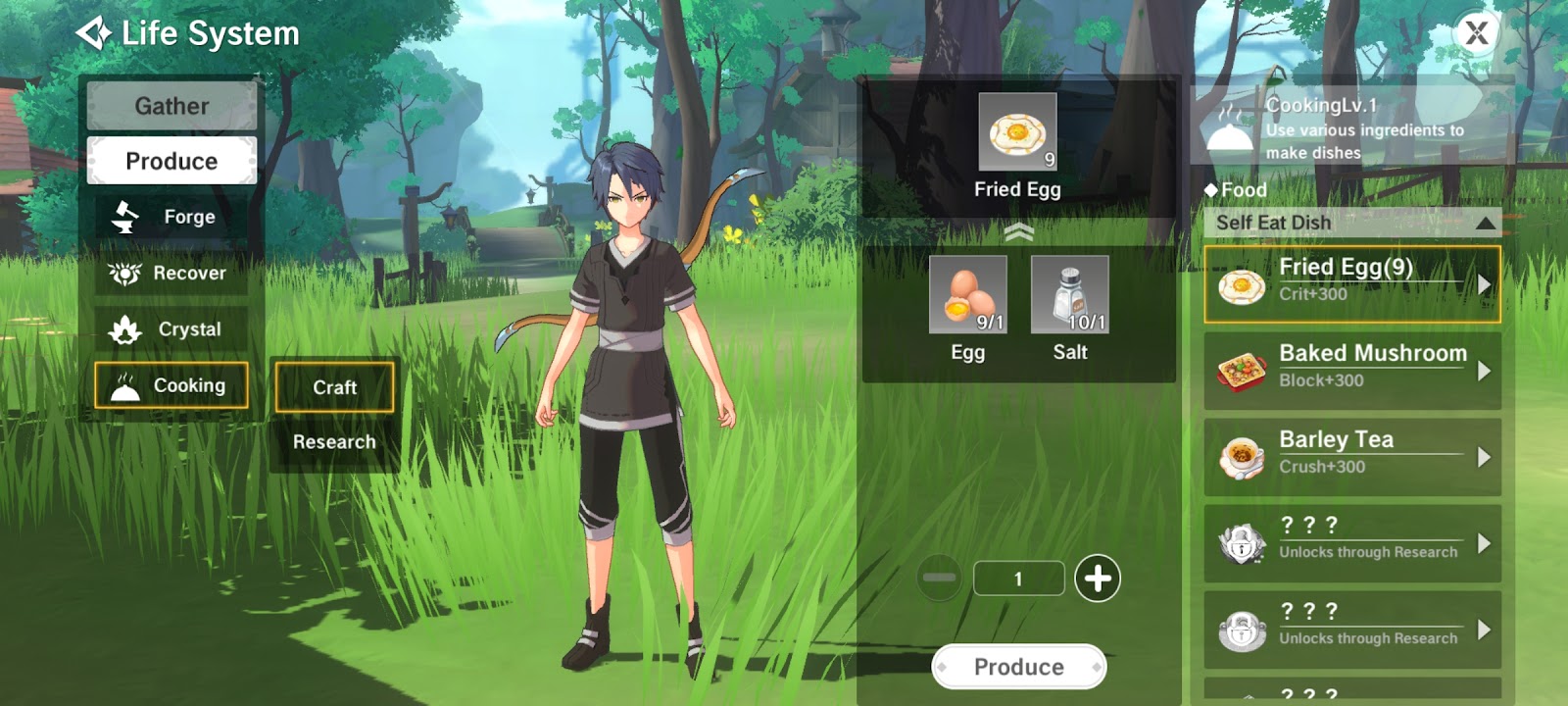Choose the Recover category
This screenshot has width=1568, height=706.
(x=171, y=273)
